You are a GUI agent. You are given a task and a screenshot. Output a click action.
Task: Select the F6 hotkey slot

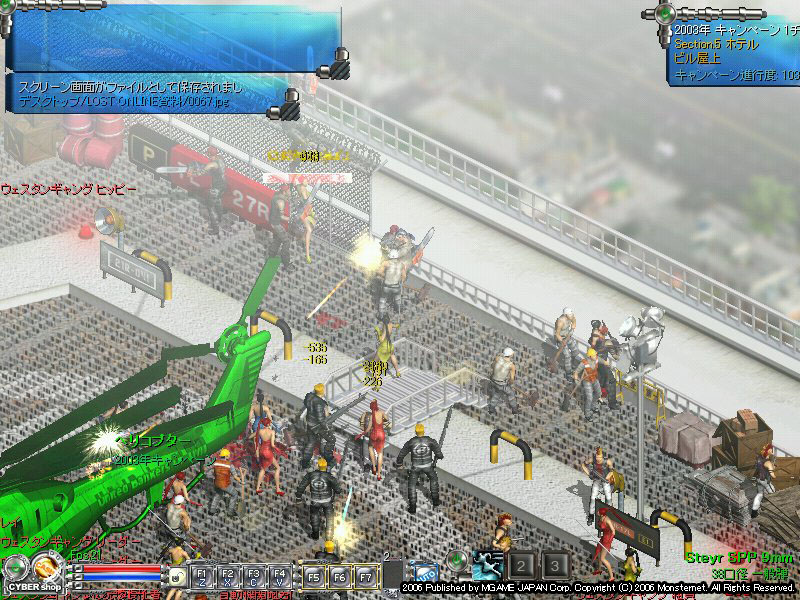click(340, 577)
